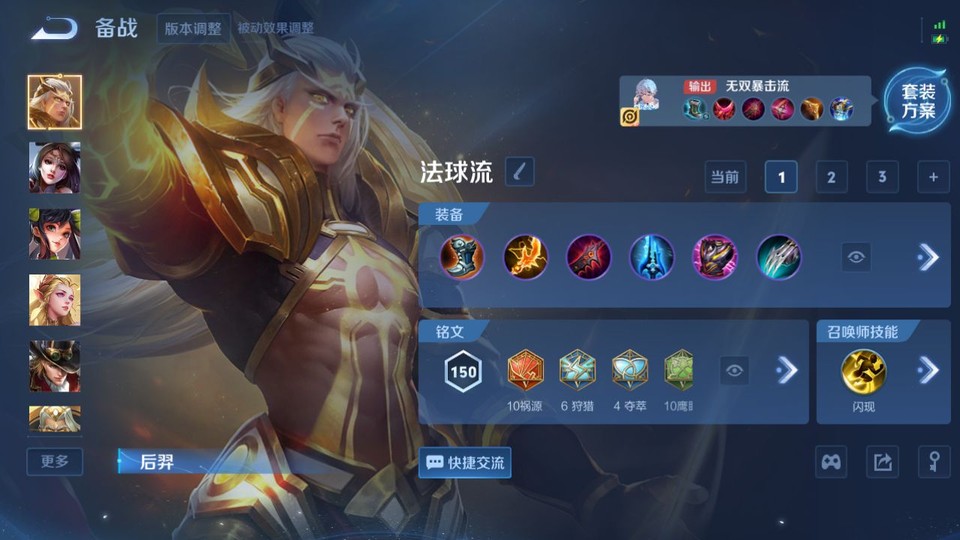Viewport: 960px width, 540px height.
Task: Select the 闪现 Flash summoner skill icon
Action: coord(862,370)
